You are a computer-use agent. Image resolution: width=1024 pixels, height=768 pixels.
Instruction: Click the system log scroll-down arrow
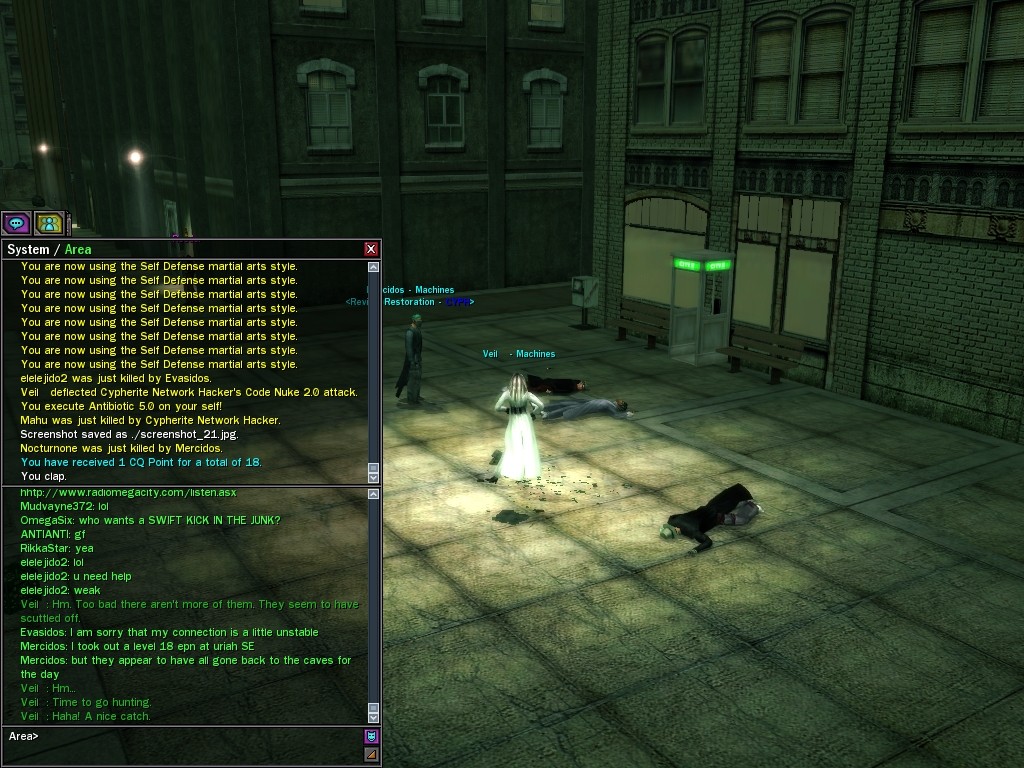click(374, 477)
